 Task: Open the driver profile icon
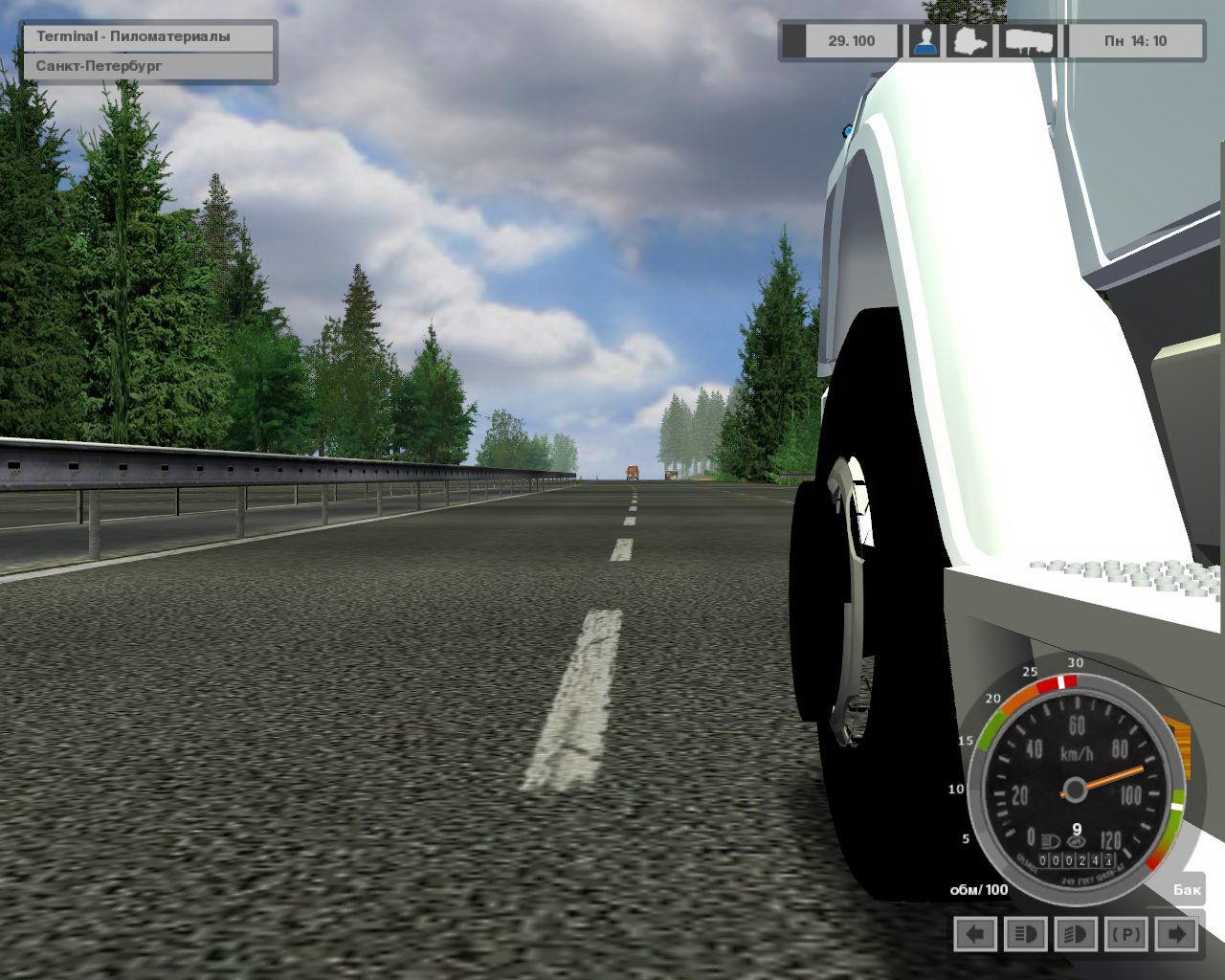click(x=924, y=41)
